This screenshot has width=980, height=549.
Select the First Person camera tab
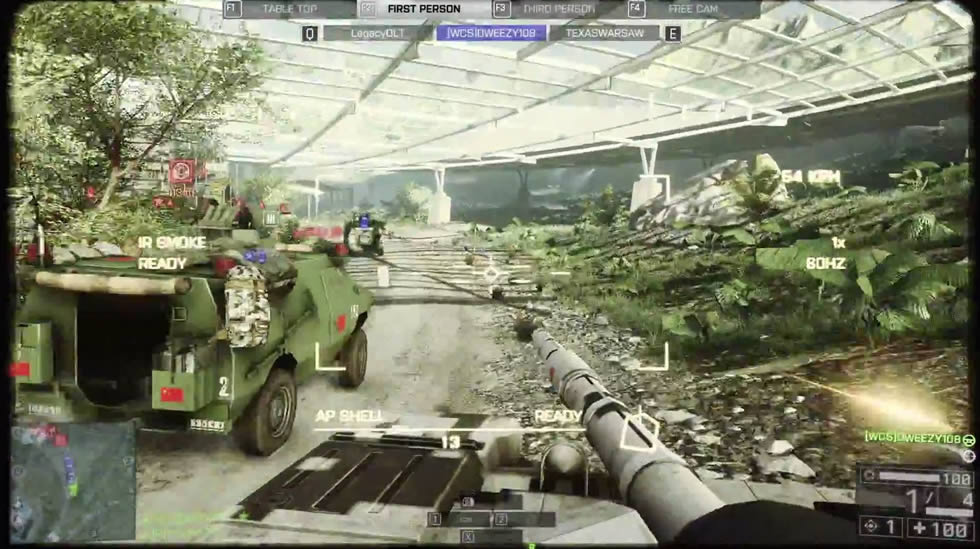(x=424, y=9)
